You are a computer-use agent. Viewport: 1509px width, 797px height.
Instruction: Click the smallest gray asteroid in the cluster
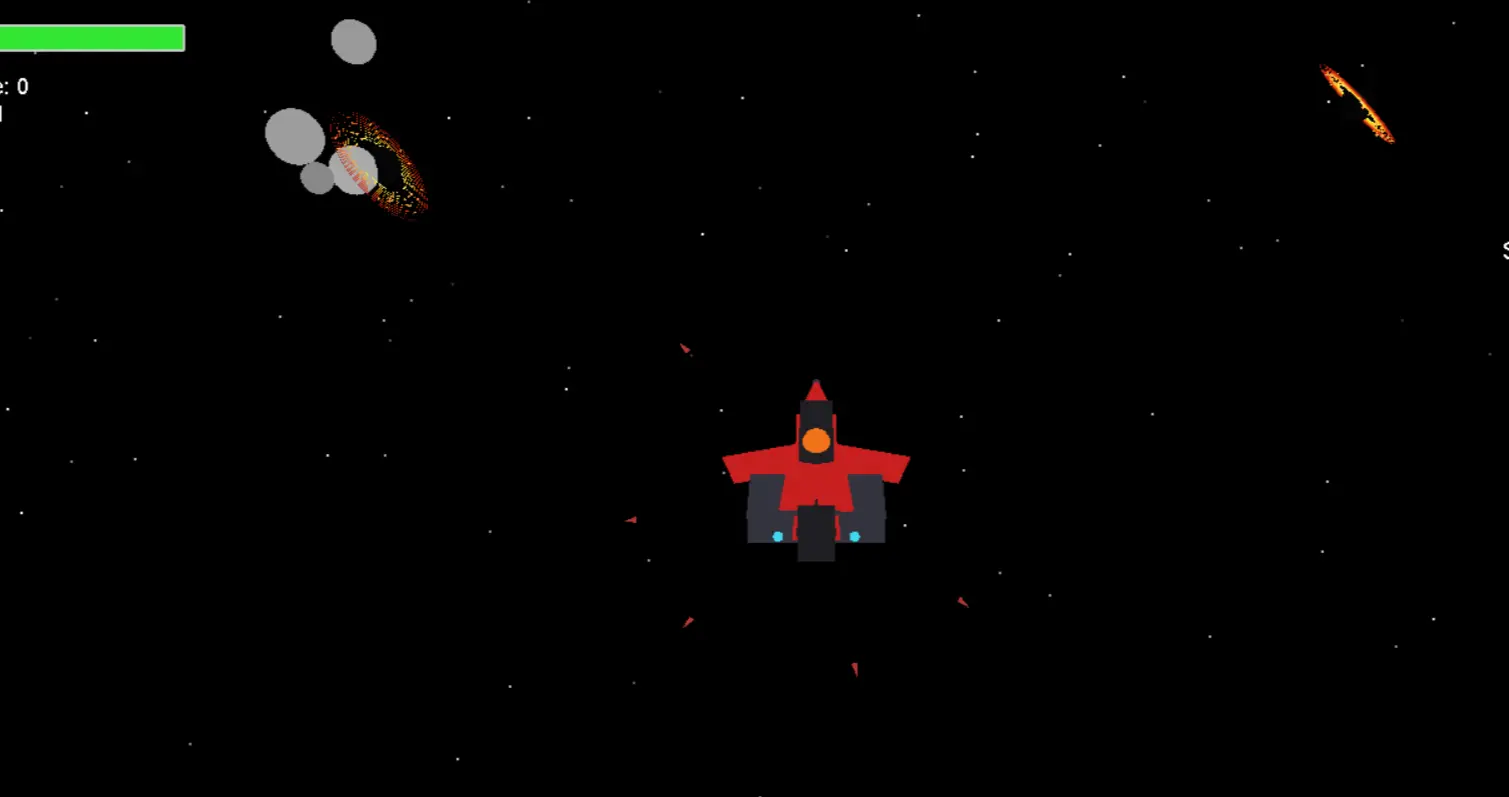click(316, 179)
